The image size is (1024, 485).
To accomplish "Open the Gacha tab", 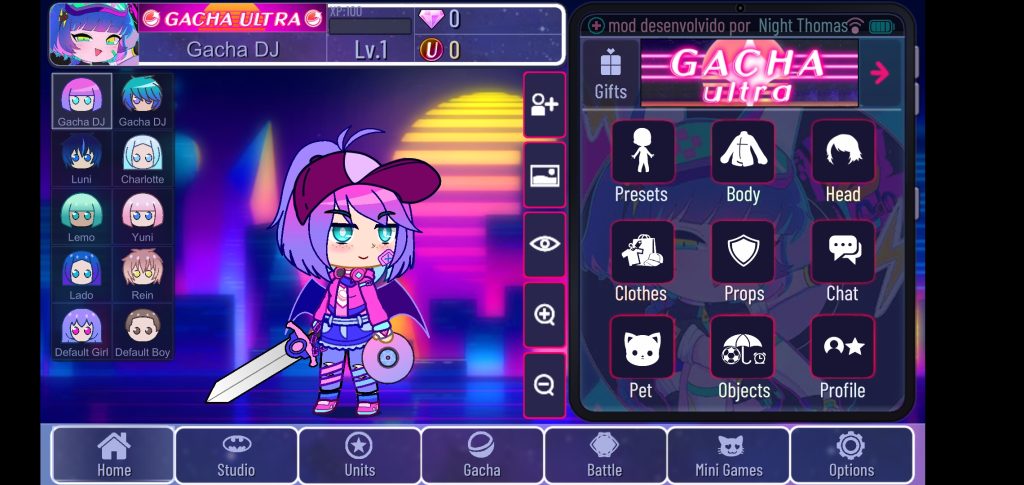I will click(482, 455).
